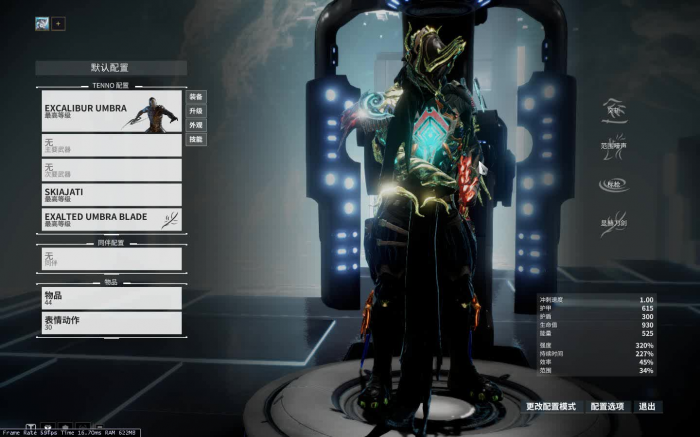This screenshot has height=437, width=700.
Task: Open the 外观 appearance button
Action: click(x=196, y=125)
